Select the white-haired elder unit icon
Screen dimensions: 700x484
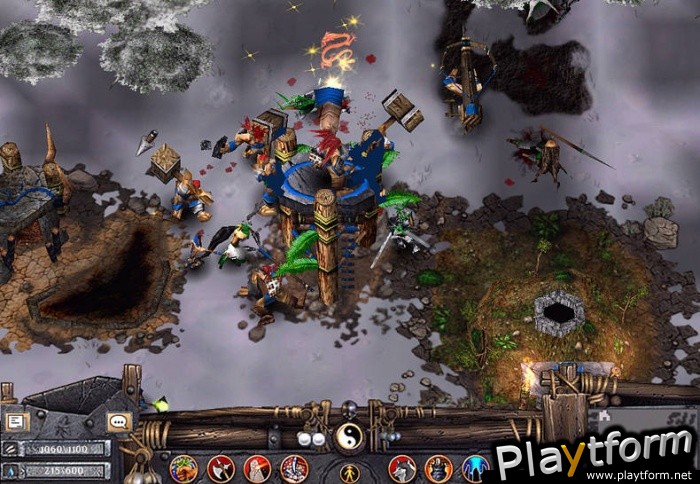tap(257, 467)
